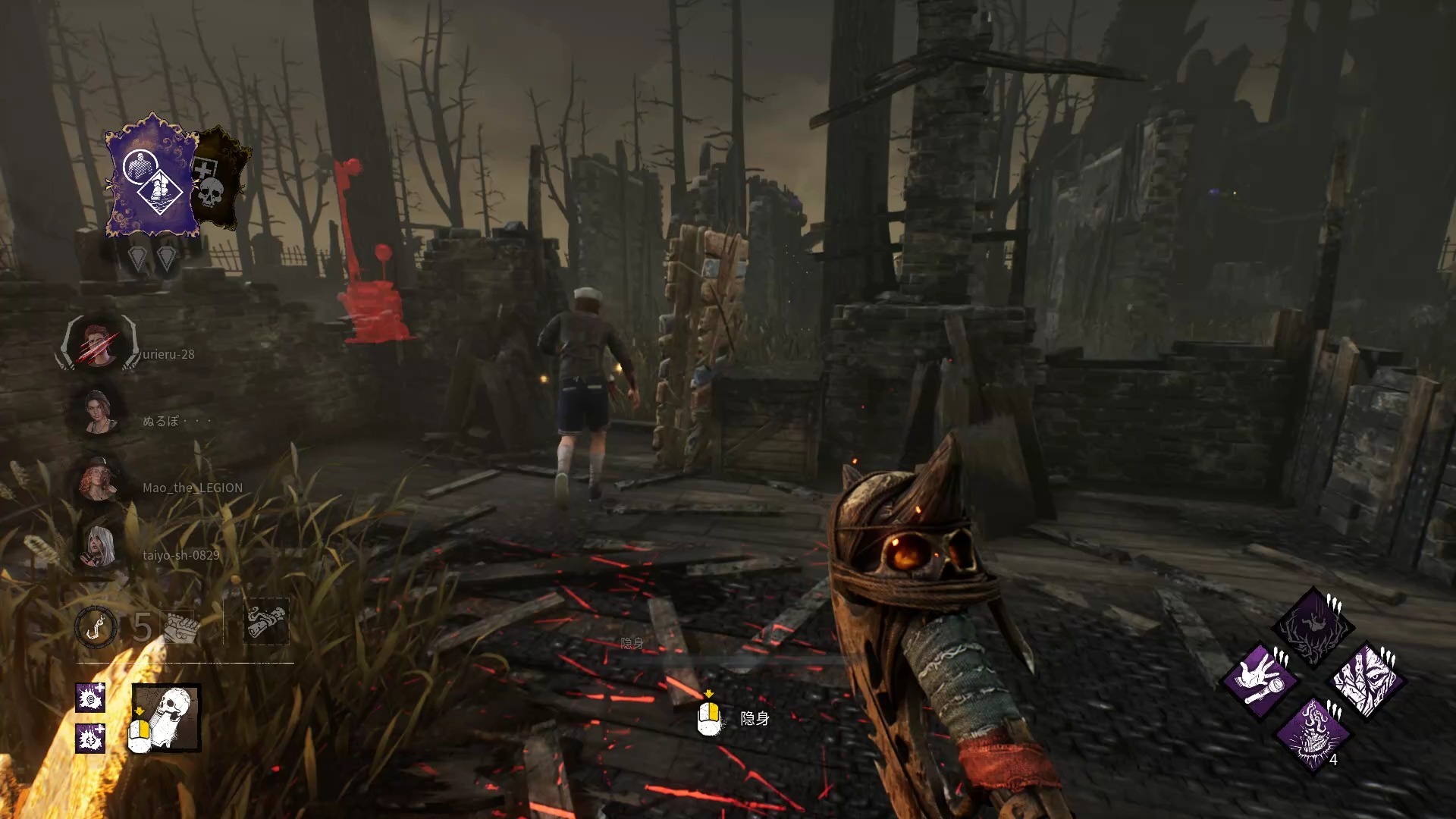Image resolution: width=1456 pixels, height=819 pixels.
Task: Select tayio-sh-0829's white-haired survivor portrait
Action: tap(99, 547)
